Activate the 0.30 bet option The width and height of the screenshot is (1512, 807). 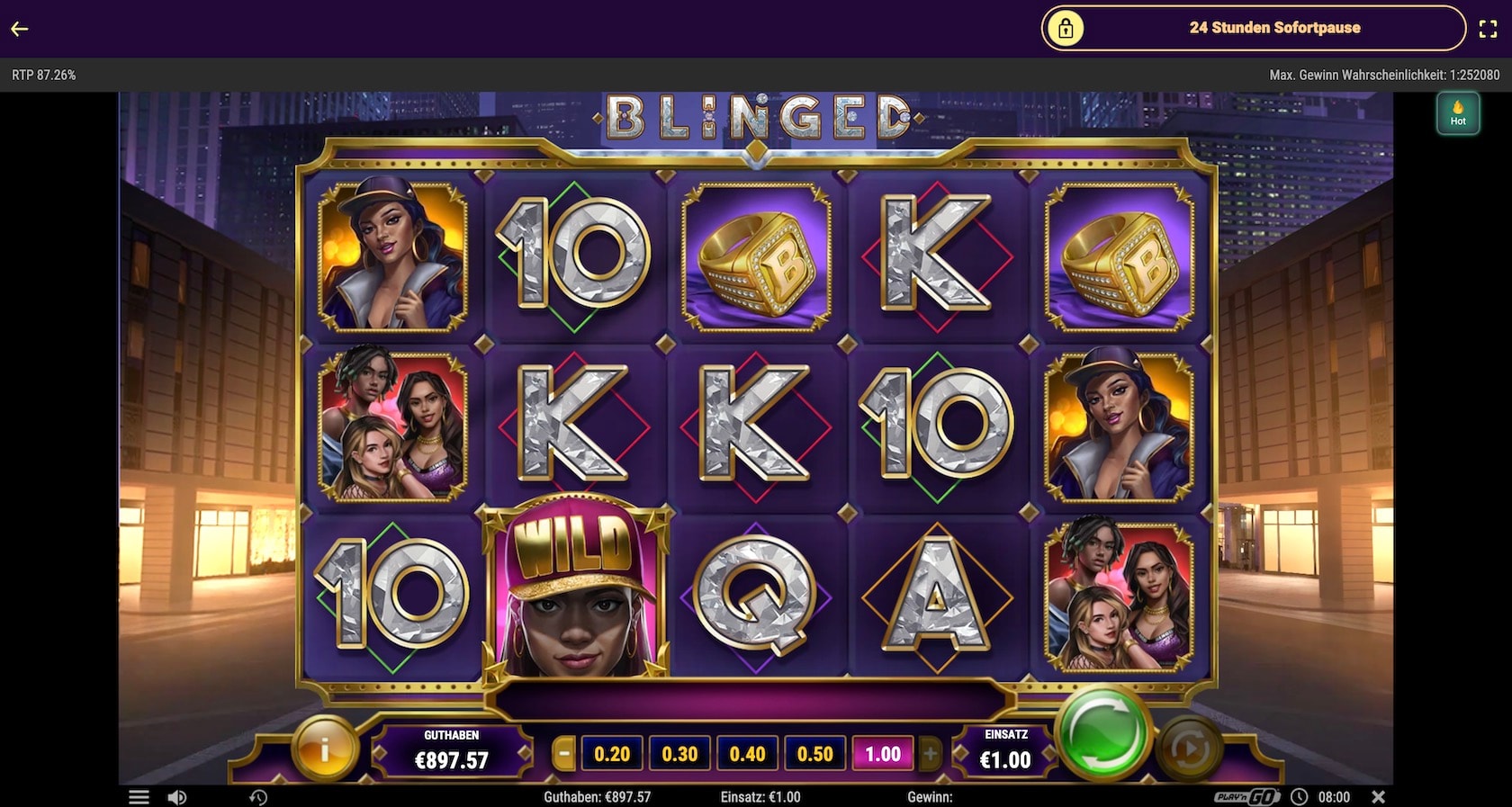pyautogui.click(x=680, y=753)
